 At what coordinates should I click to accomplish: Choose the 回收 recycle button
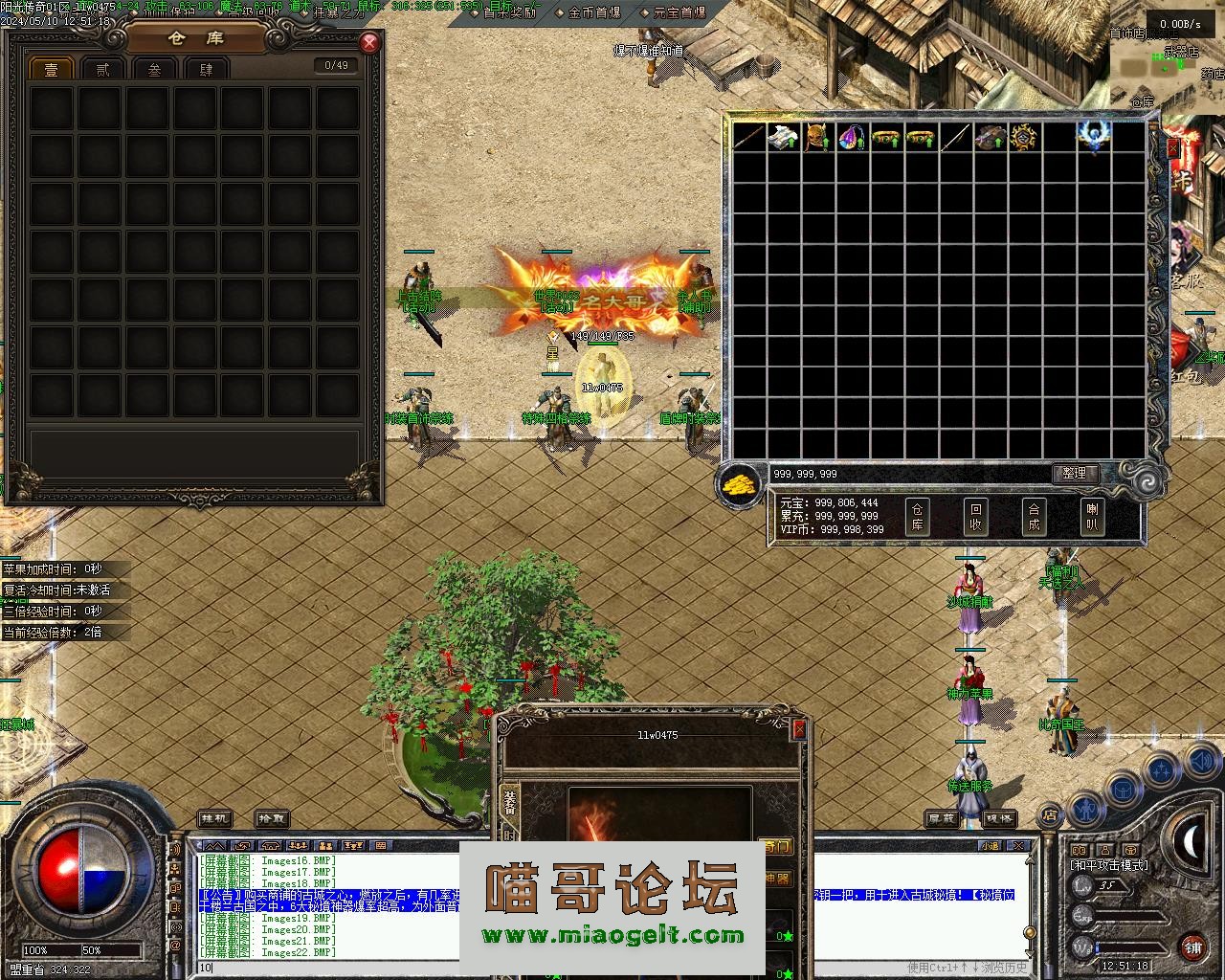[975, 517]
